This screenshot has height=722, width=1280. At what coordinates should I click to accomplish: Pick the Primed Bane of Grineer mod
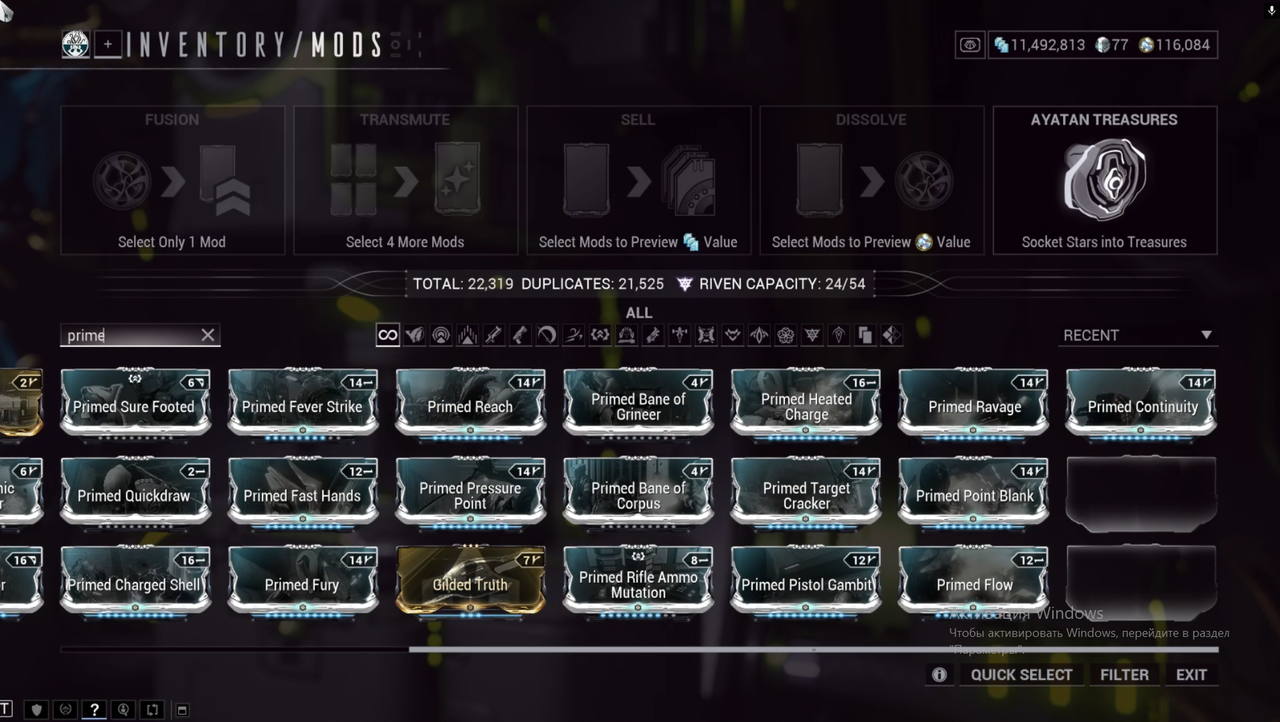[x=638, y=403]
